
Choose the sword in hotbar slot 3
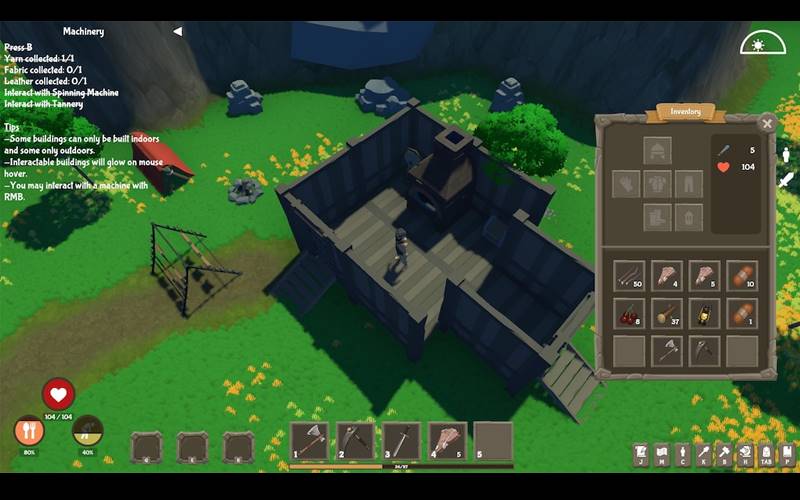[x=401, y=441]
